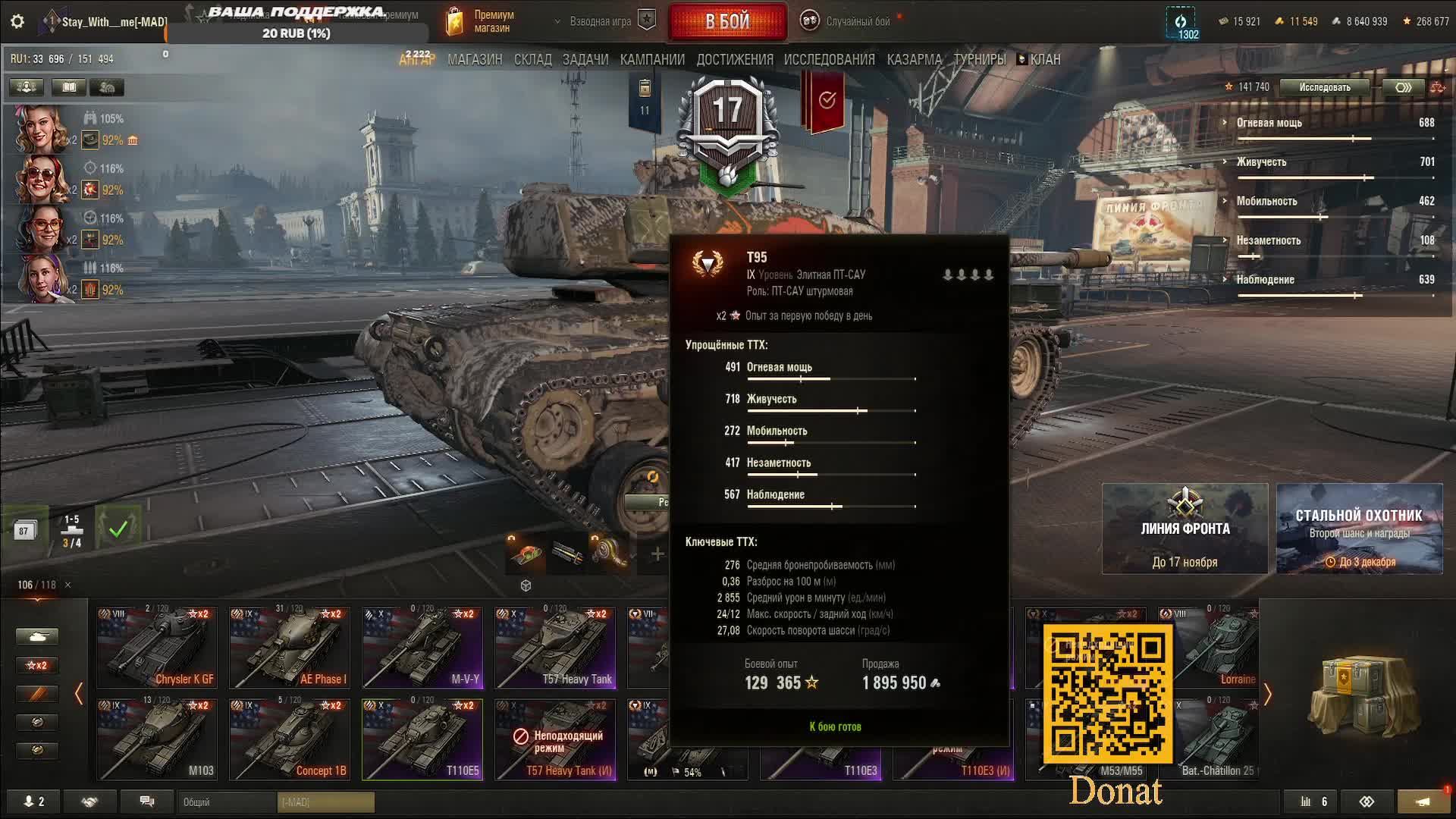The width and height of the screenshot is (1456, 819).
Task: Show the ДОСТИЖЕНИЯ tab
Action: 734,59
